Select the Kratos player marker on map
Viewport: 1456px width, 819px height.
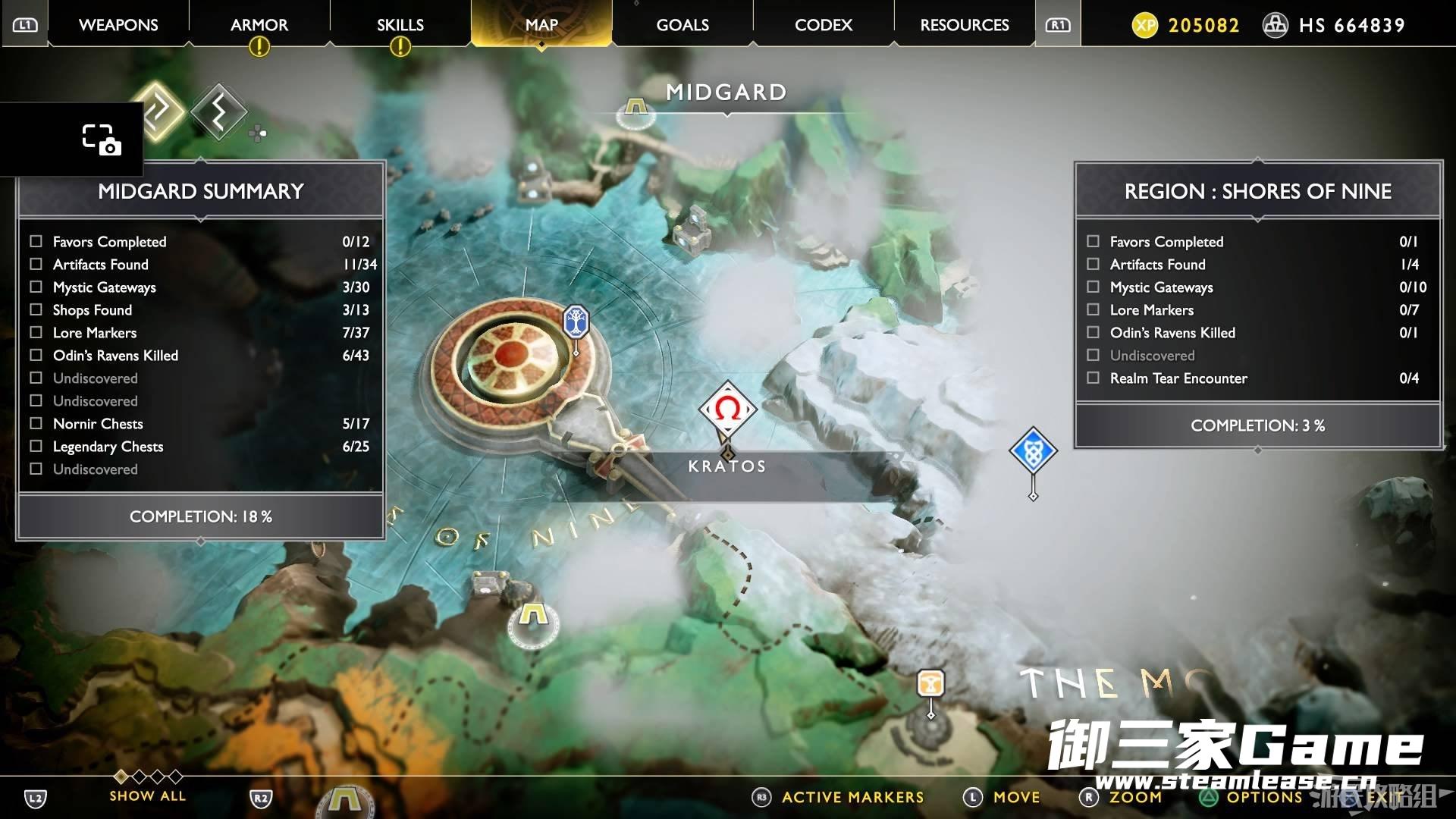(727, 409)
